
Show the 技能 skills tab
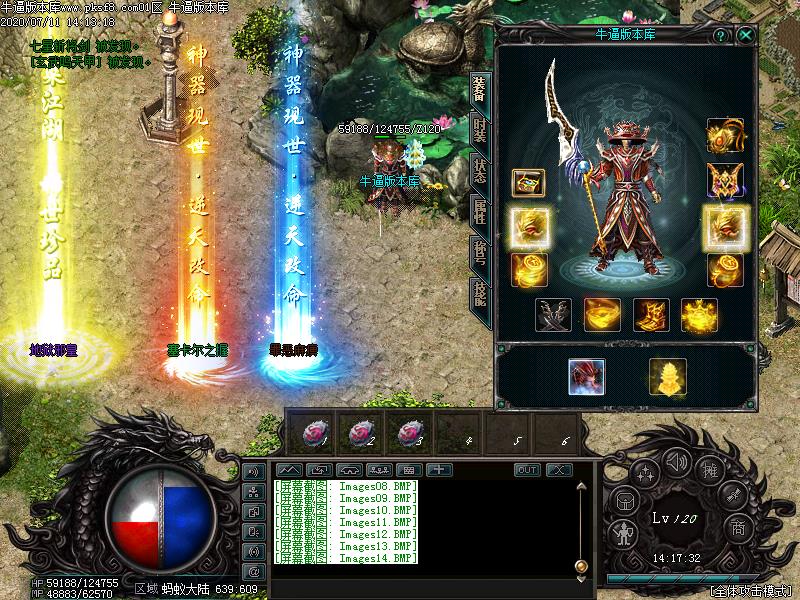point(480,292)
